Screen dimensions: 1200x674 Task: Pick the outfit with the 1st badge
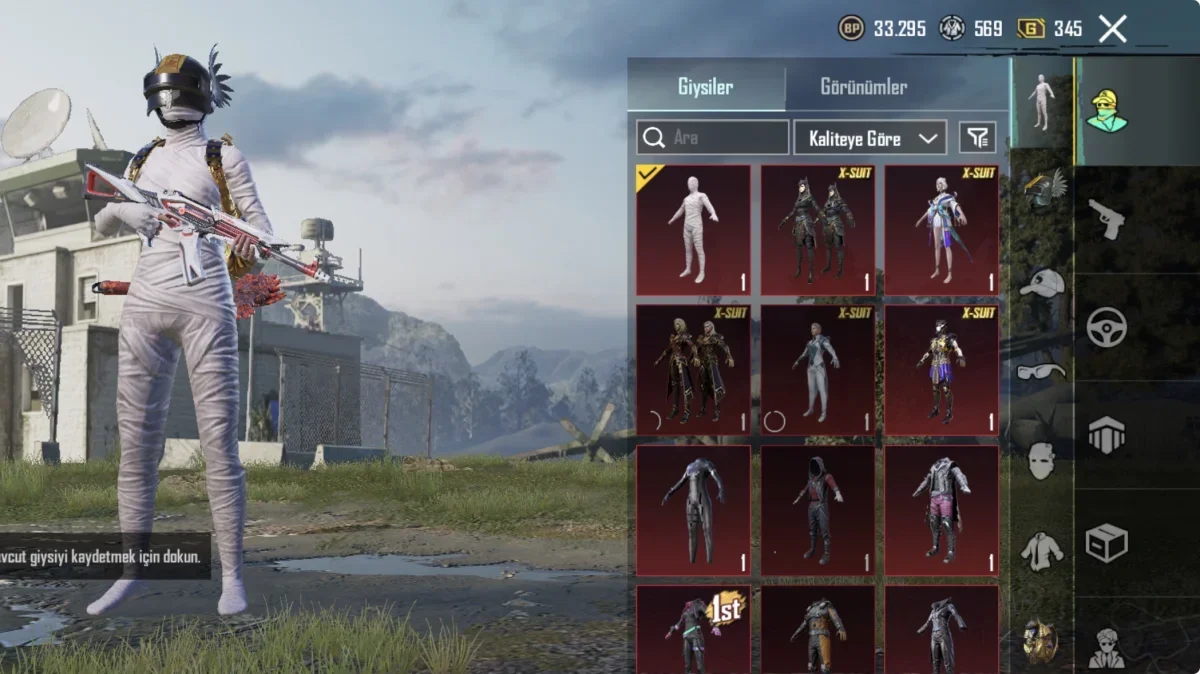693,628
